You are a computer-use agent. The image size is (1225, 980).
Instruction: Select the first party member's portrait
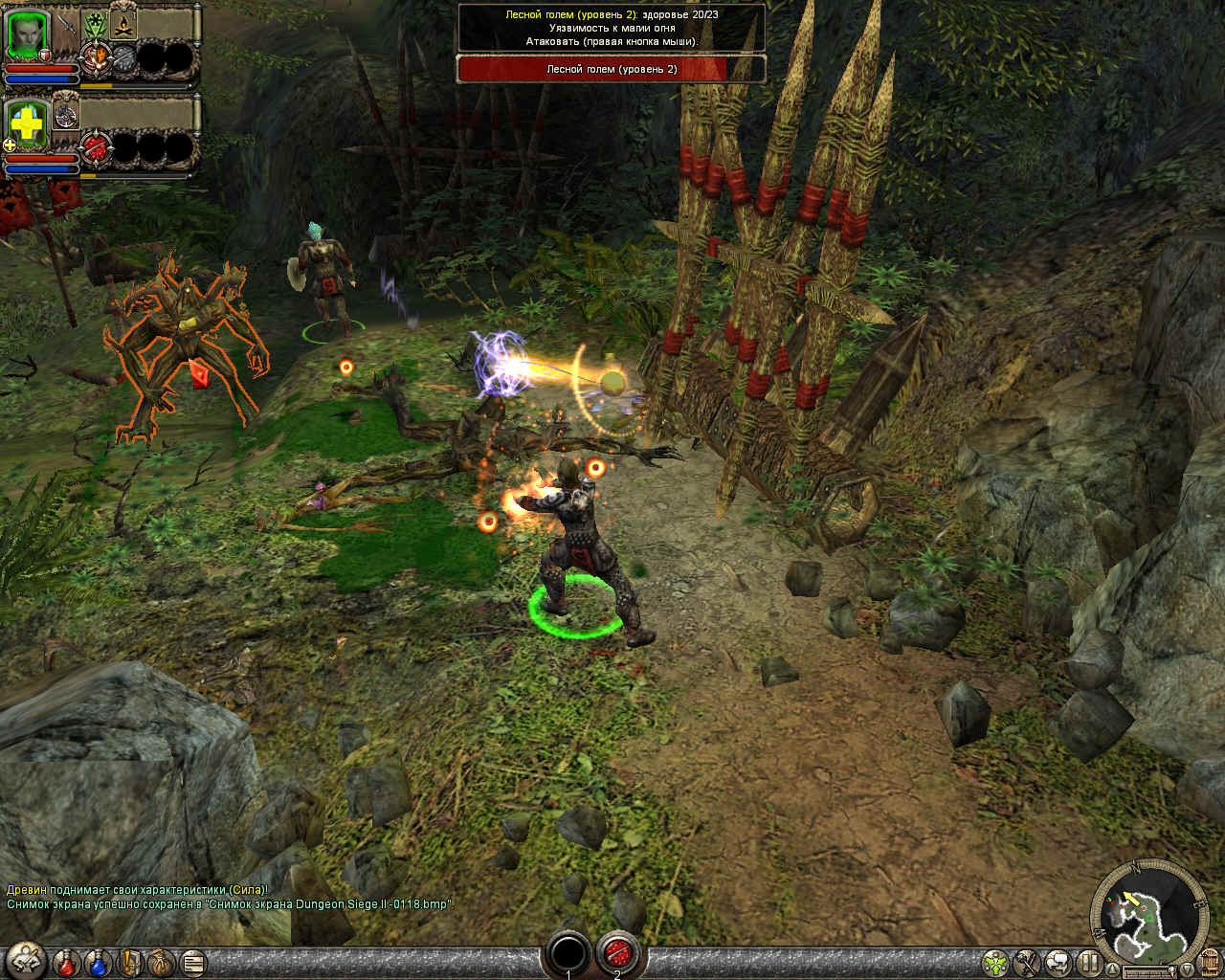point(28,35)
